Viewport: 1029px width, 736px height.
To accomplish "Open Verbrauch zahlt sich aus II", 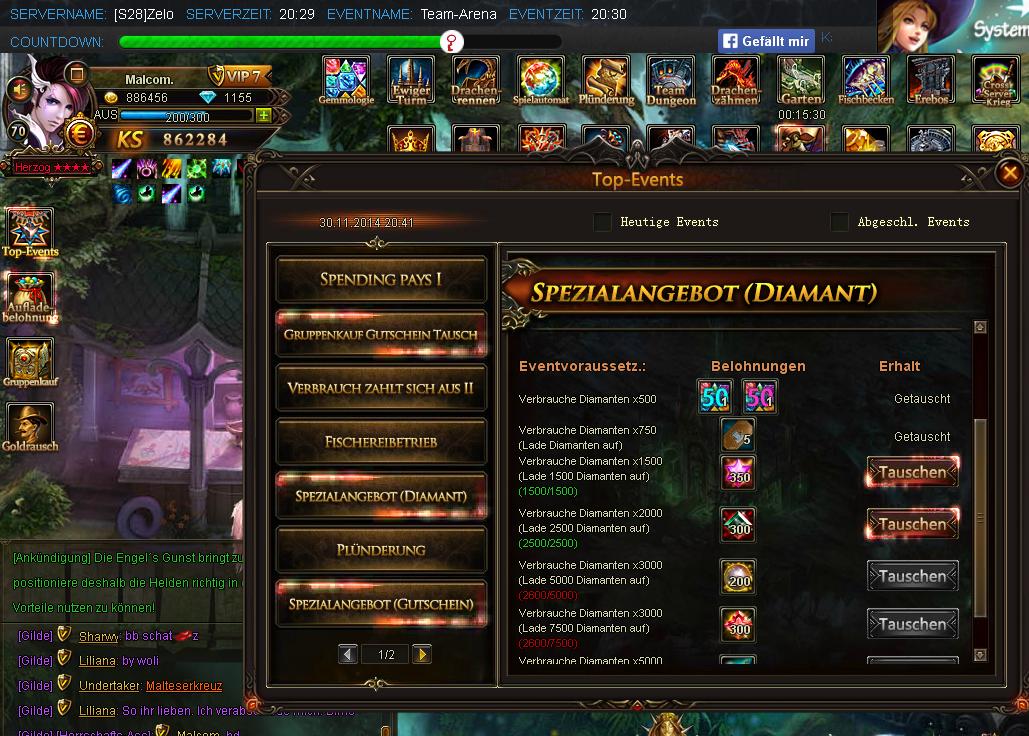I will tap(381, 388).
